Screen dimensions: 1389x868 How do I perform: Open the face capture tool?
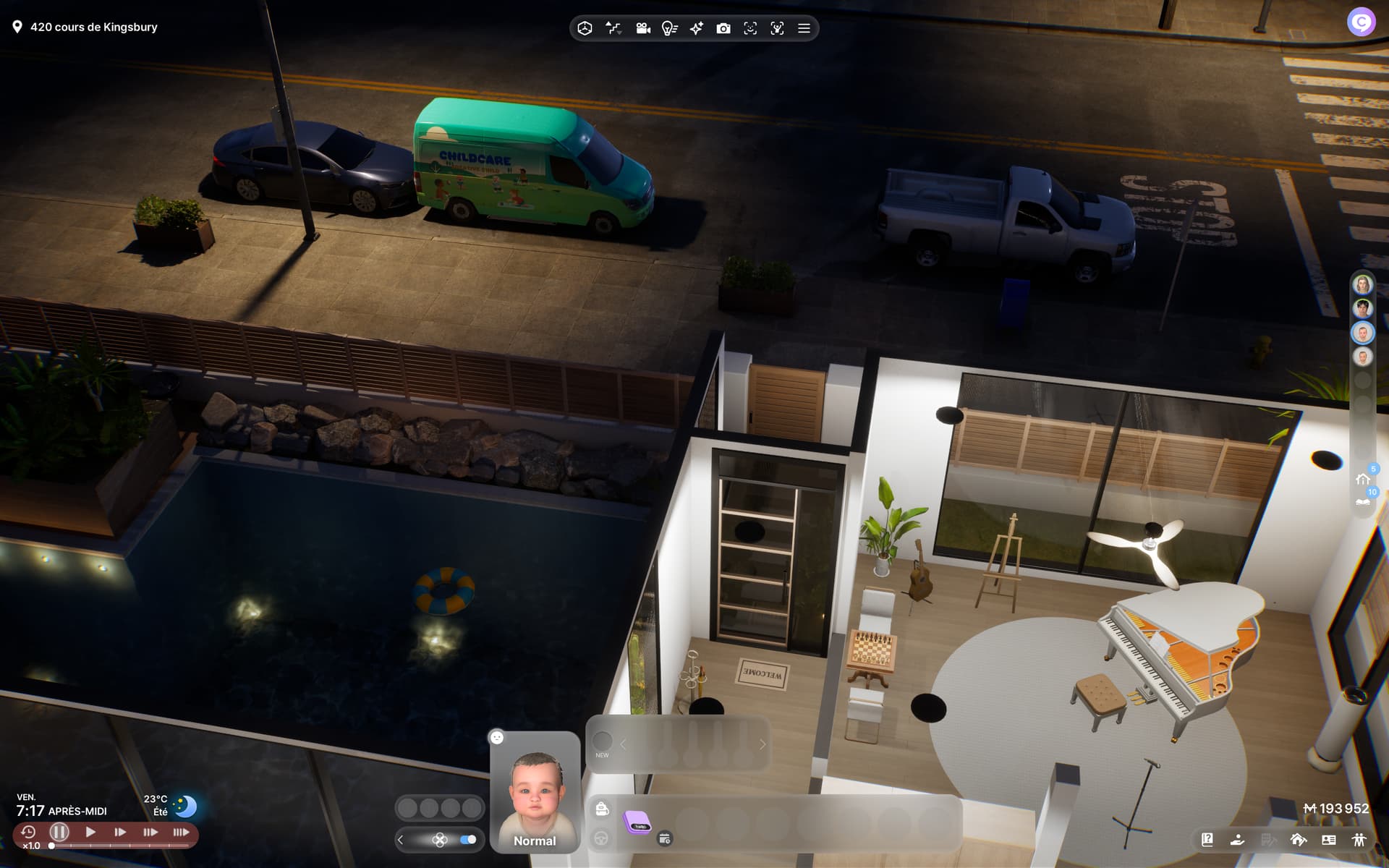click(750, 28)
